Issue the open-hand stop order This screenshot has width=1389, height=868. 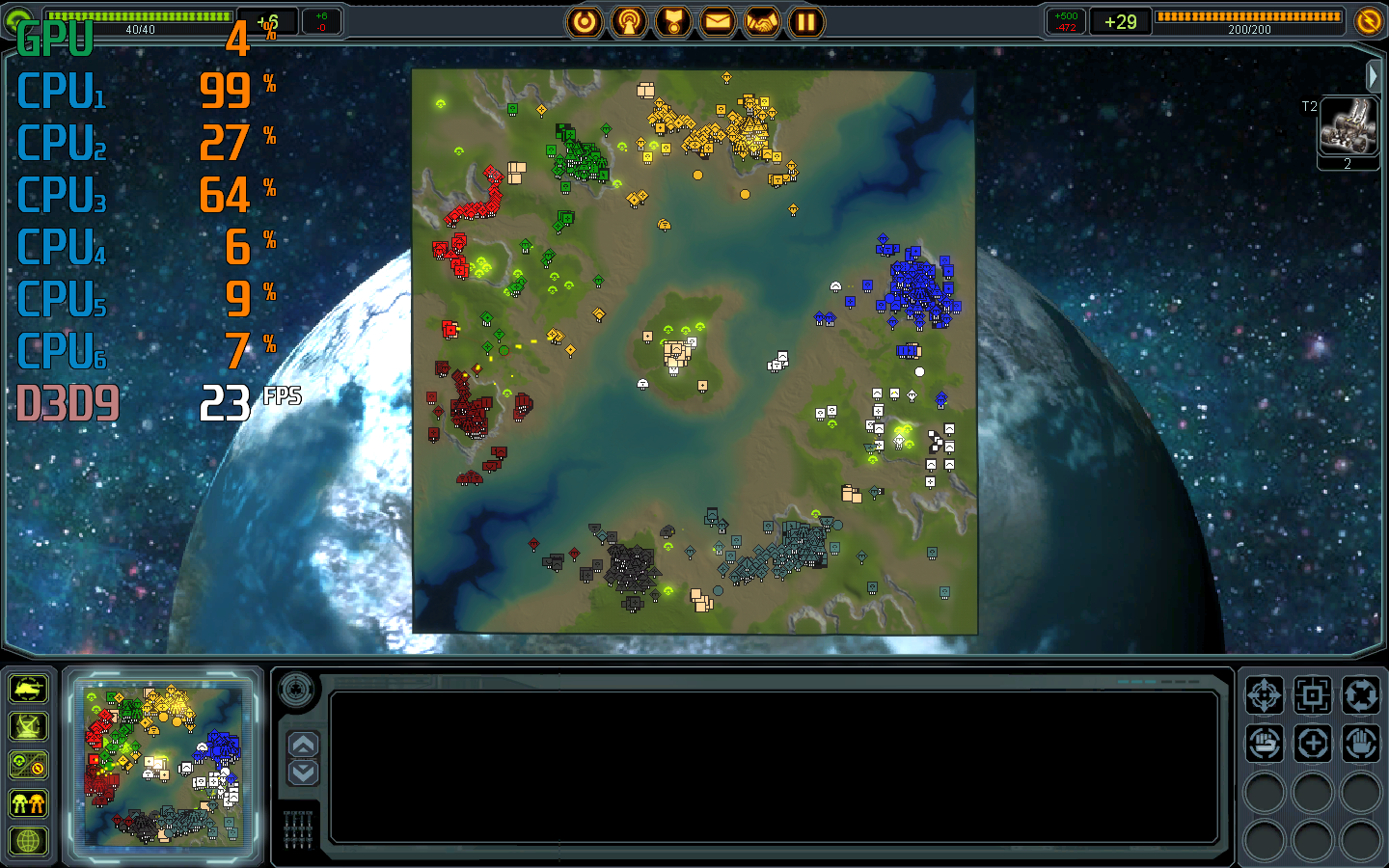pos(1360,744)
